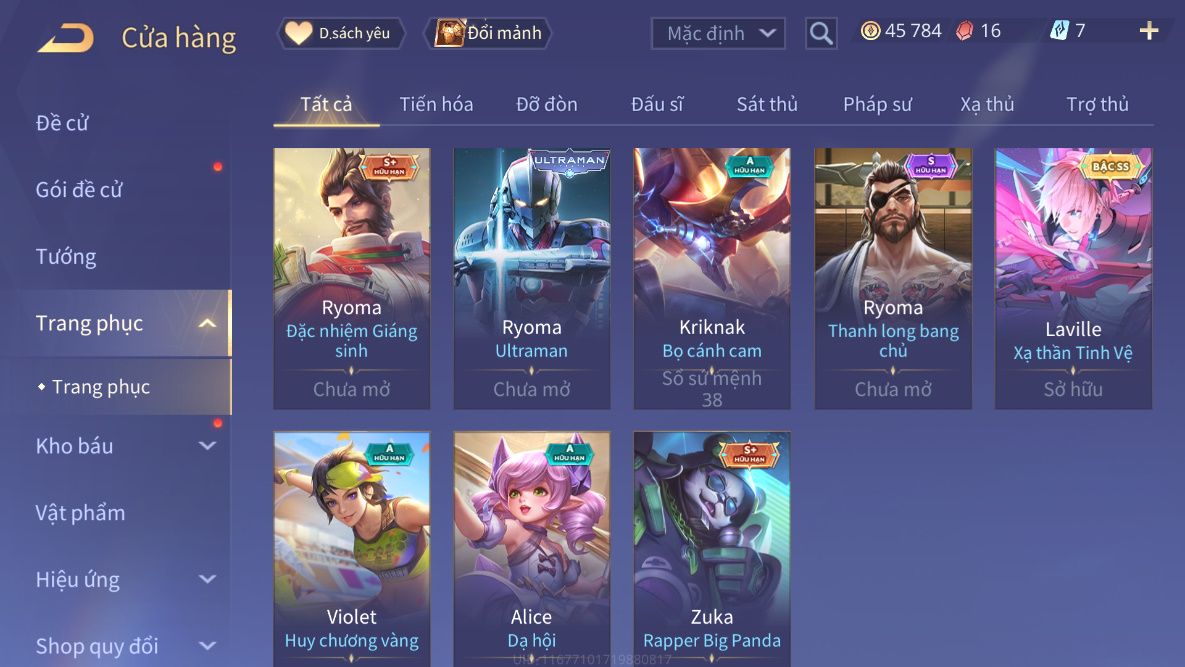Open the Tướng section
The image size is (1185, 667).
[x=66, y=257]
